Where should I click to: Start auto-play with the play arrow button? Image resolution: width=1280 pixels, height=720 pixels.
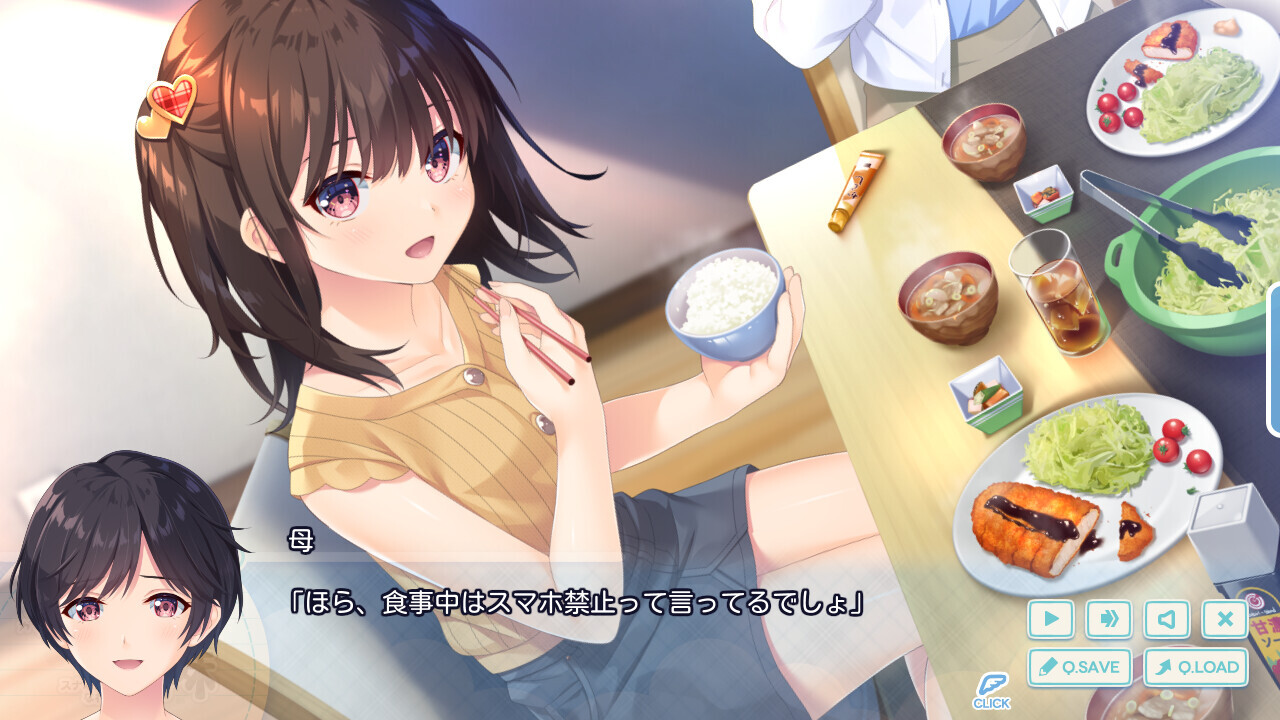[x=1050, y=619]
